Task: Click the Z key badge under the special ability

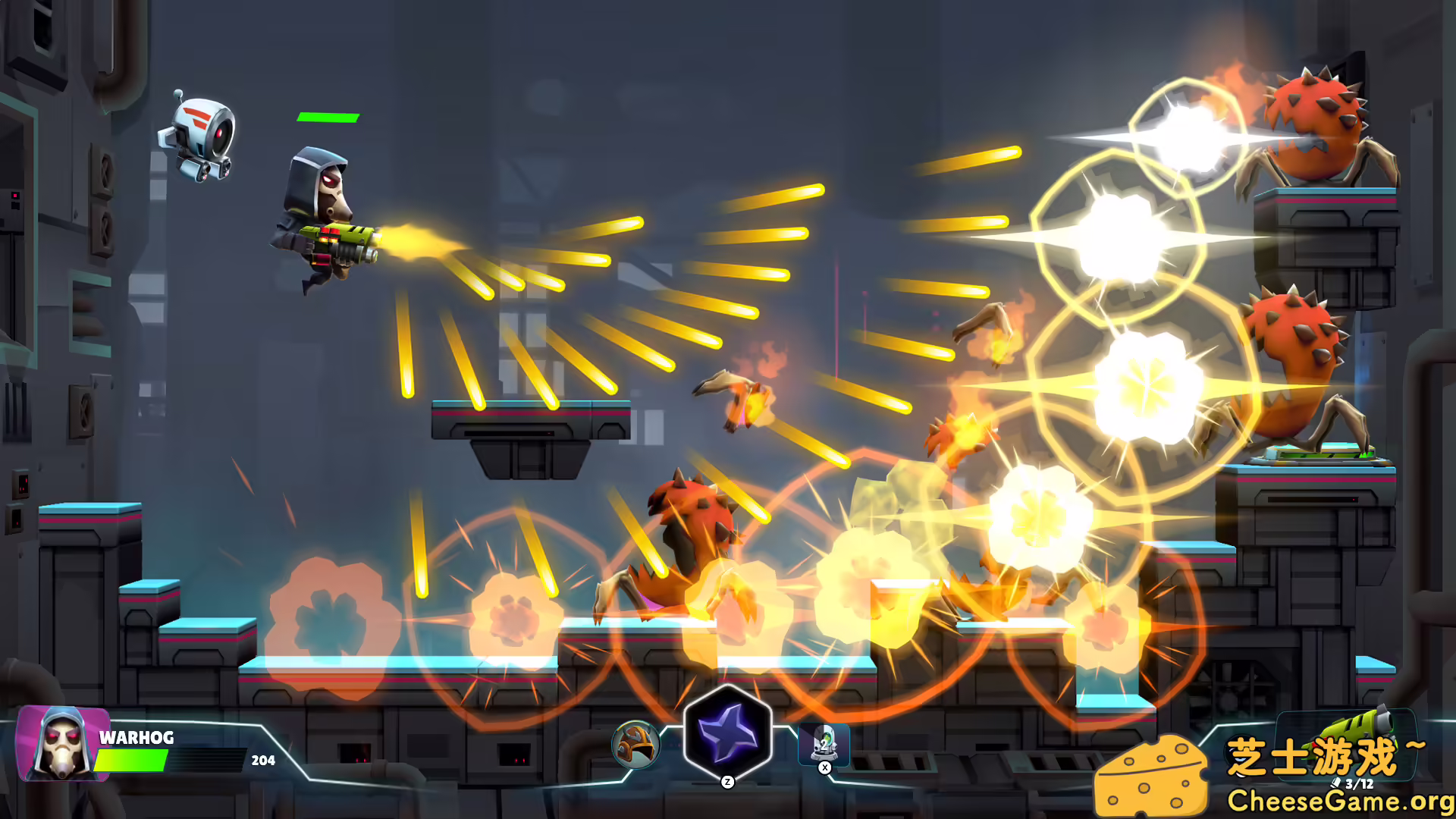Action: click(x=728, y=782)
